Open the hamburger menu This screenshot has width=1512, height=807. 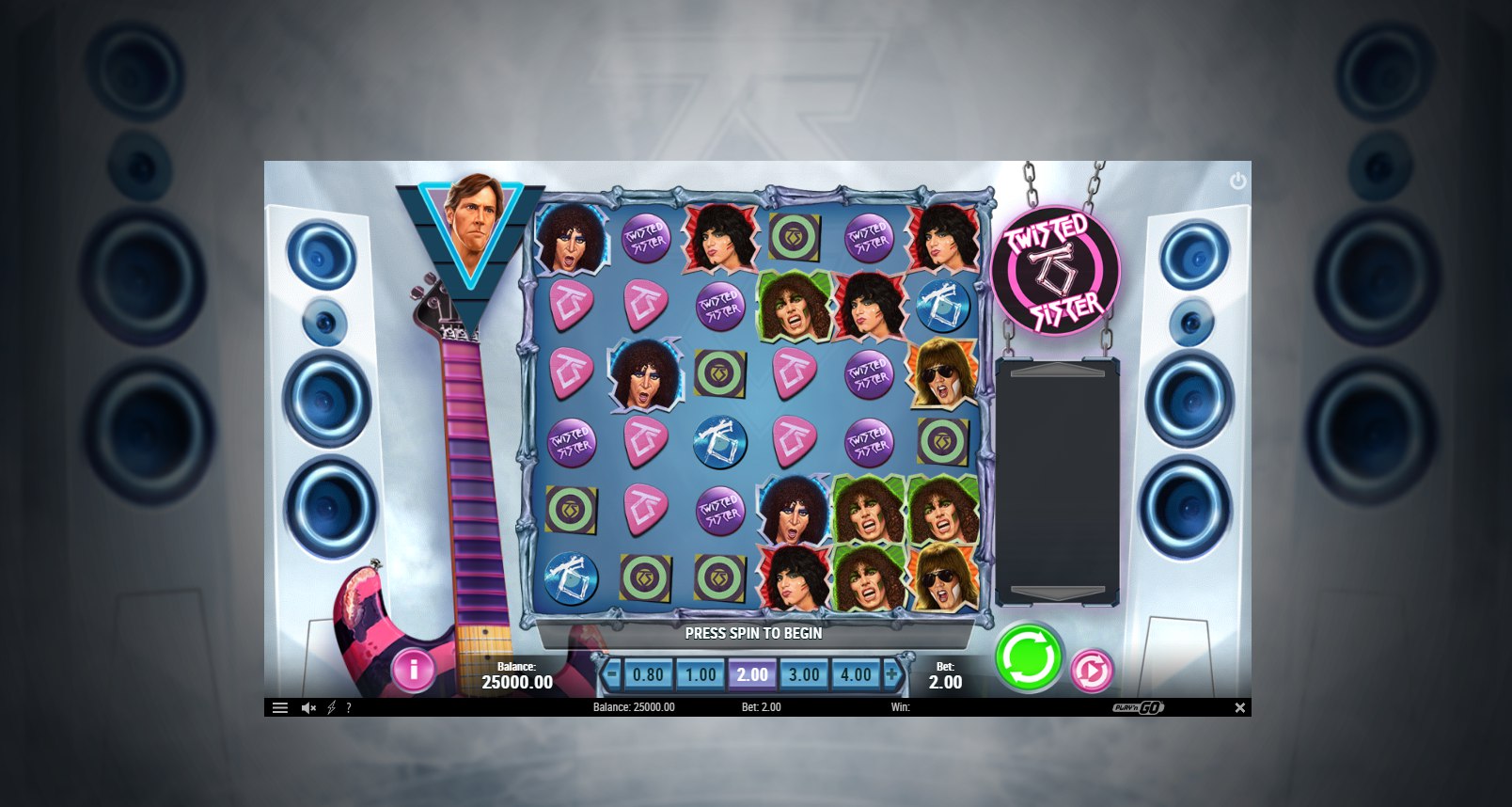click(279, 707)
